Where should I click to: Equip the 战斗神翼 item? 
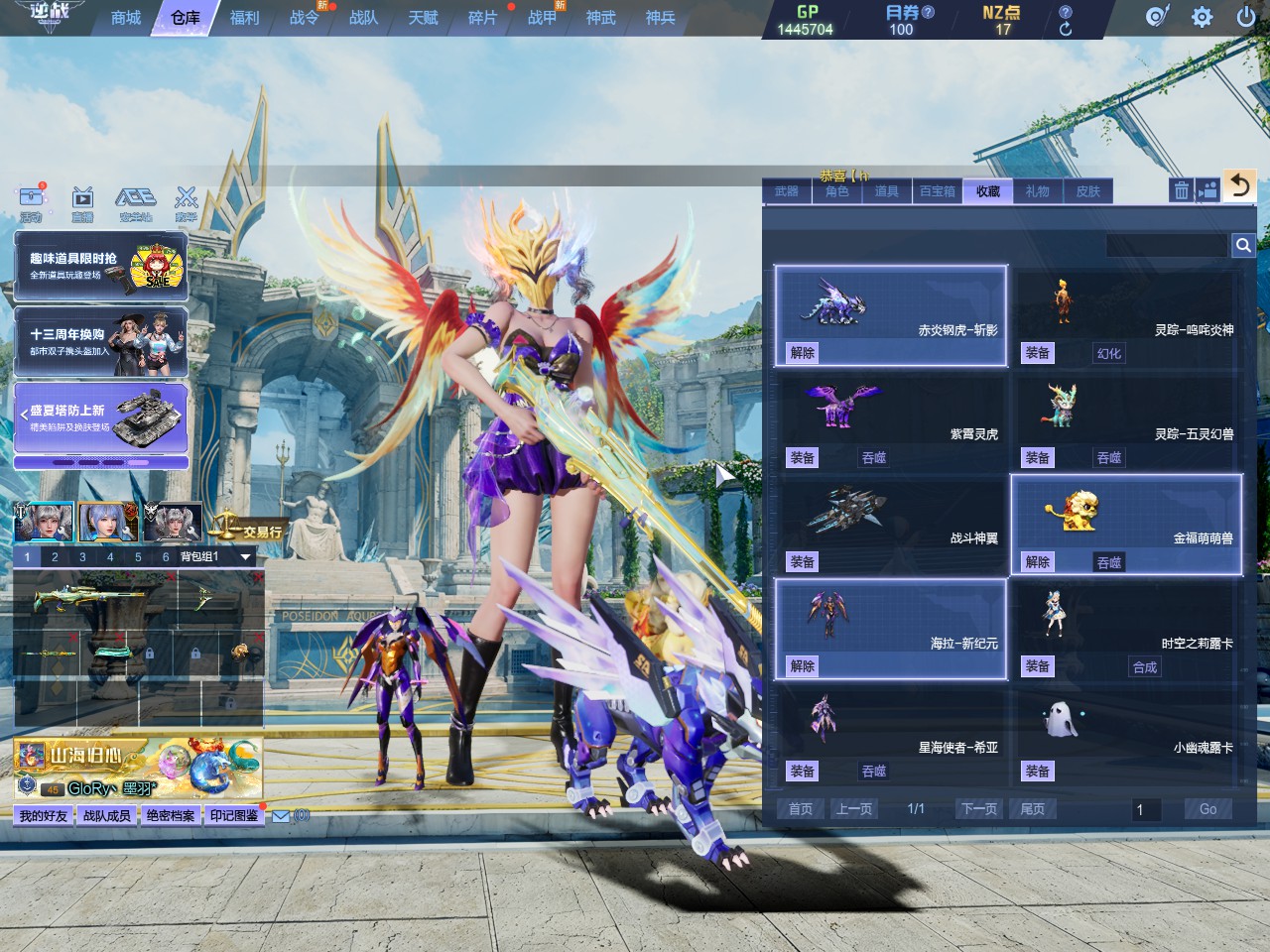[x=803, y=562]
